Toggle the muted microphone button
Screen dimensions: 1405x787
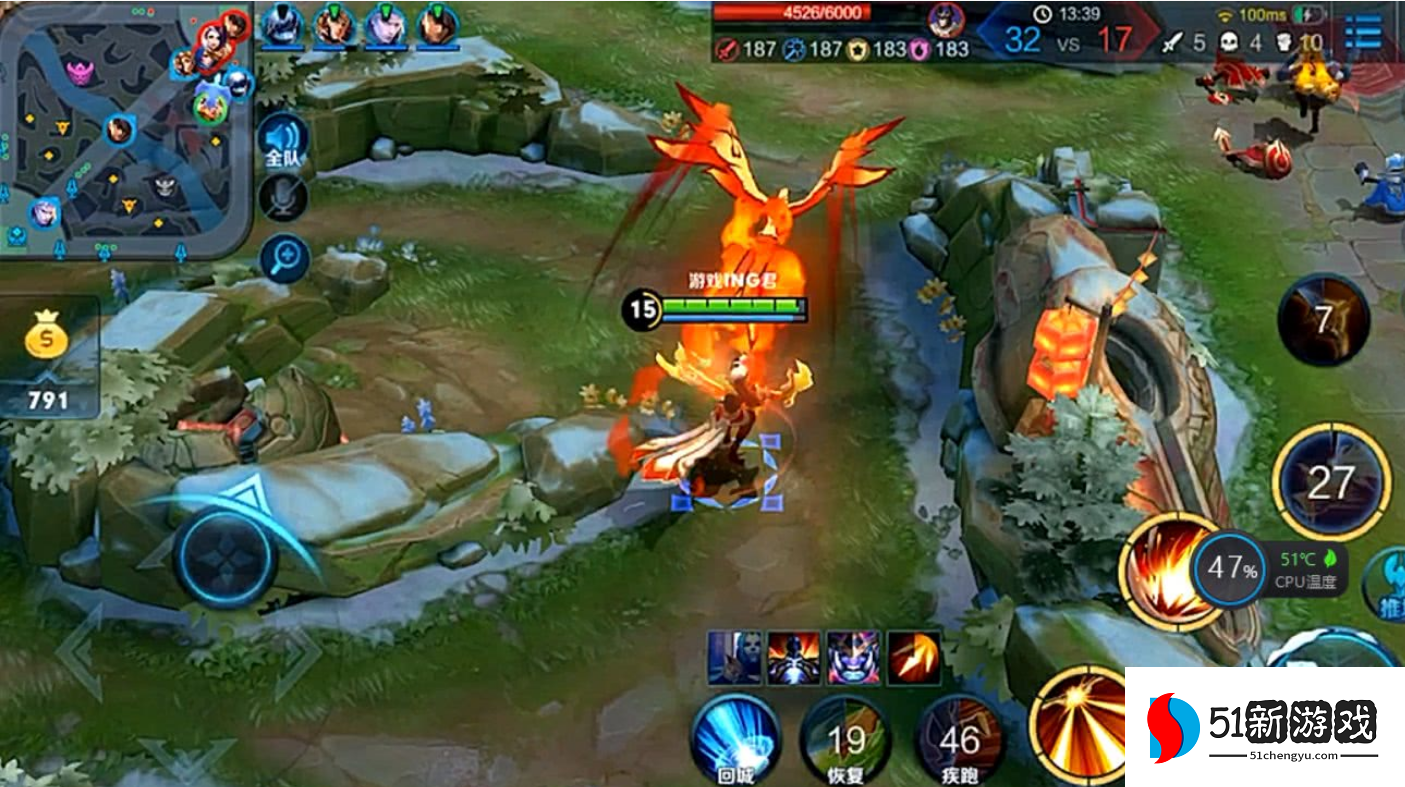(283, 197)
